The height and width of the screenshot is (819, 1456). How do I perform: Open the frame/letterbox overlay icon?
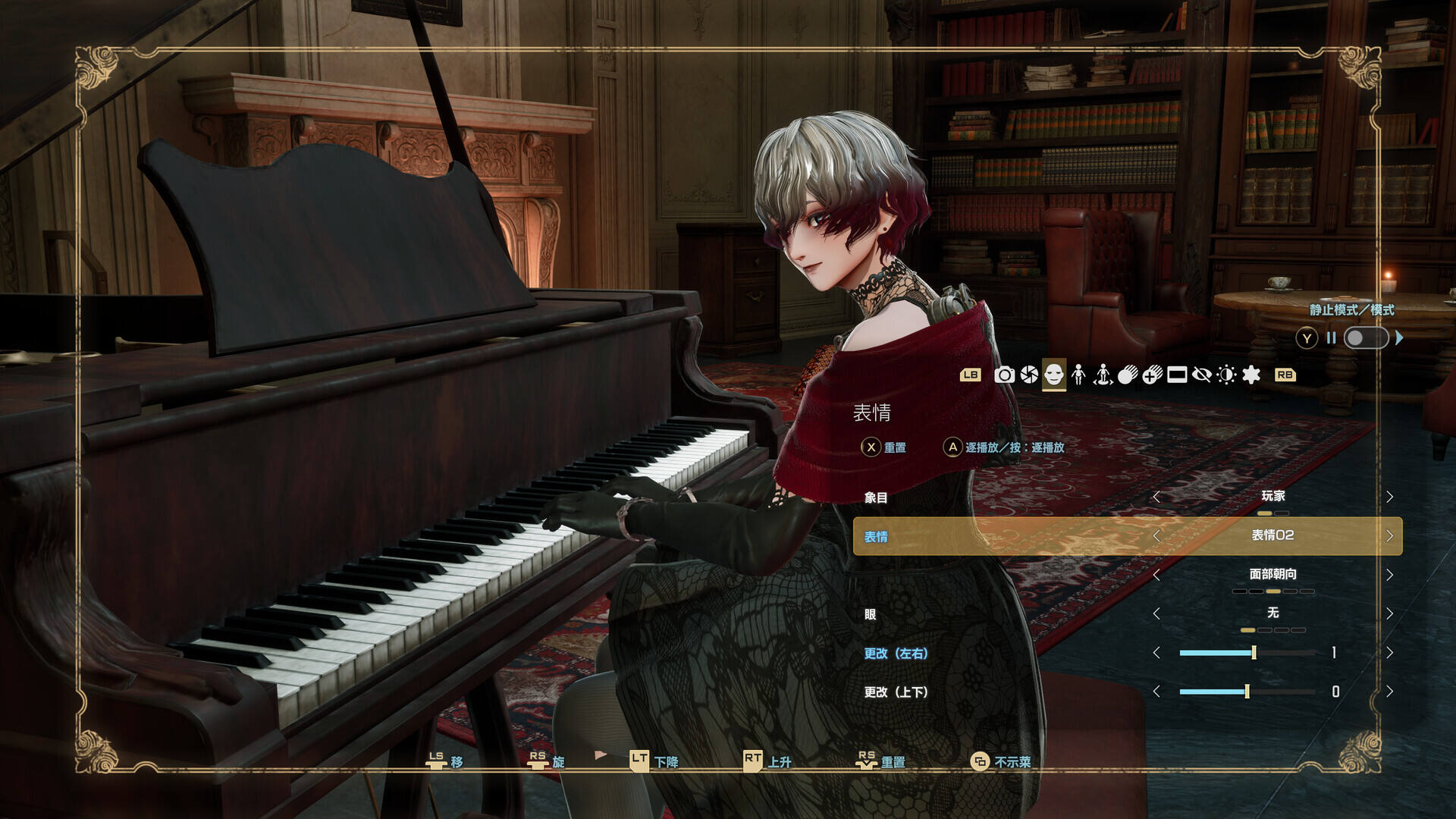pos(1176,375)
